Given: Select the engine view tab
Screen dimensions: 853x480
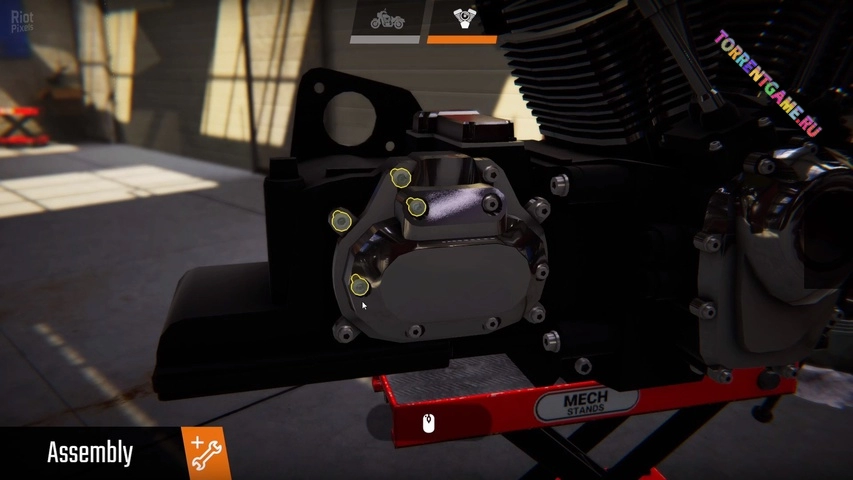Looking at the screenshot, I should tap(462, 20).
